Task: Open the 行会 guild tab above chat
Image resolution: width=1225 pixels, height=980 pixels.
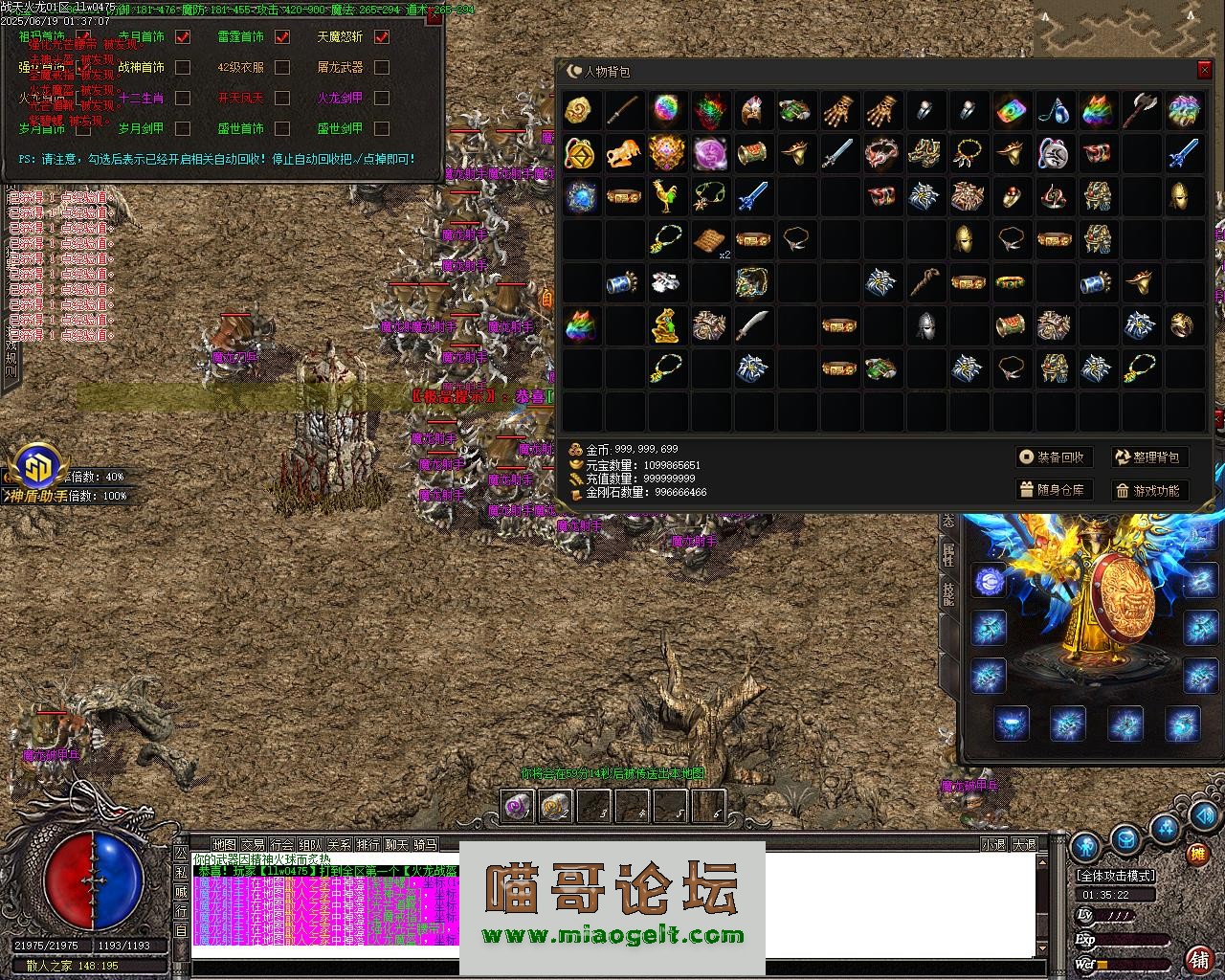Action: click(x=281, y=844)
